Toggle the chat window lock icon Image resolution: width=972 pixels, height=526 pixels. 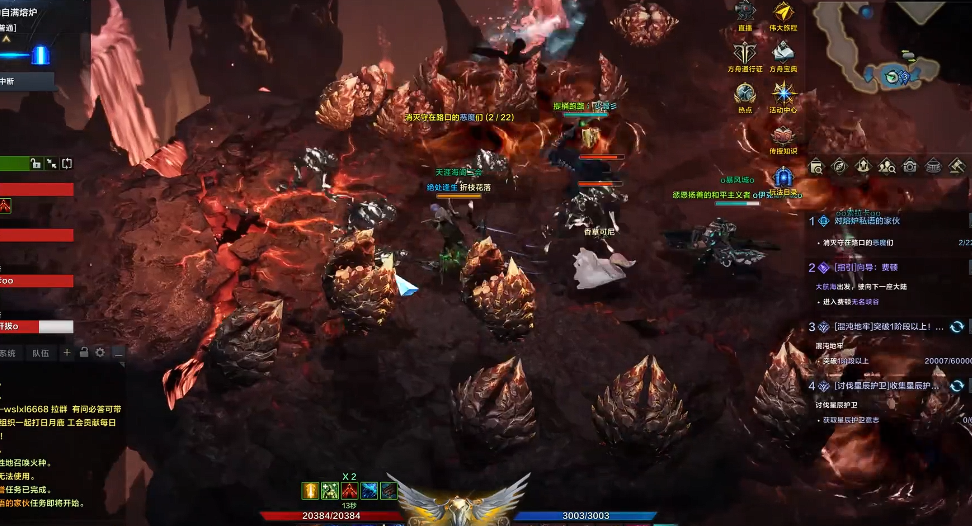point(84,353)
